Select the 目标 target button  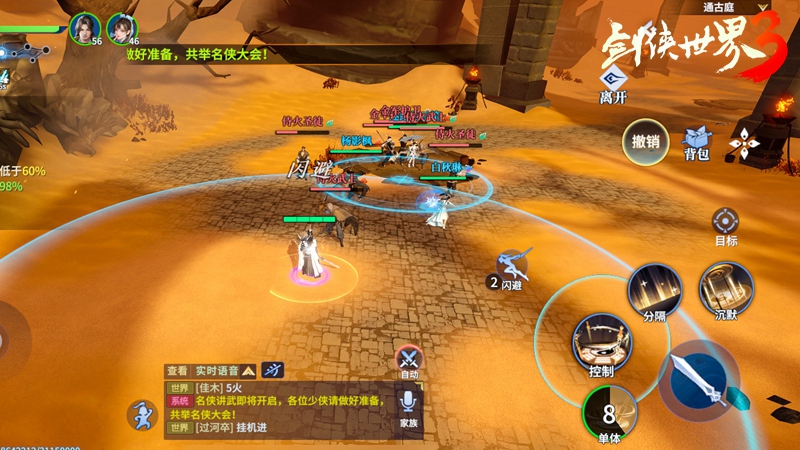tap(726, 224)
